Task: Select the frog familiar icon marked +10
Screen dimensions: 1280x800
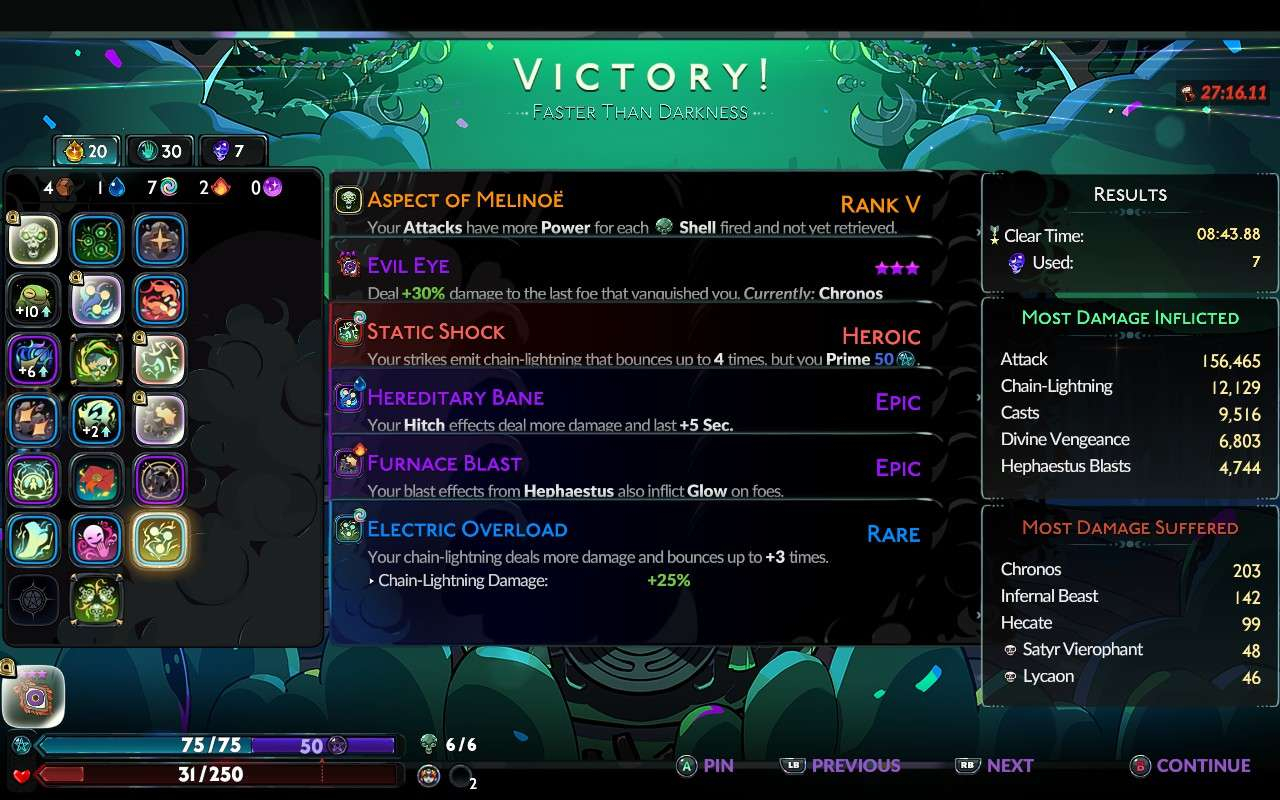Action: click(34, 300)
